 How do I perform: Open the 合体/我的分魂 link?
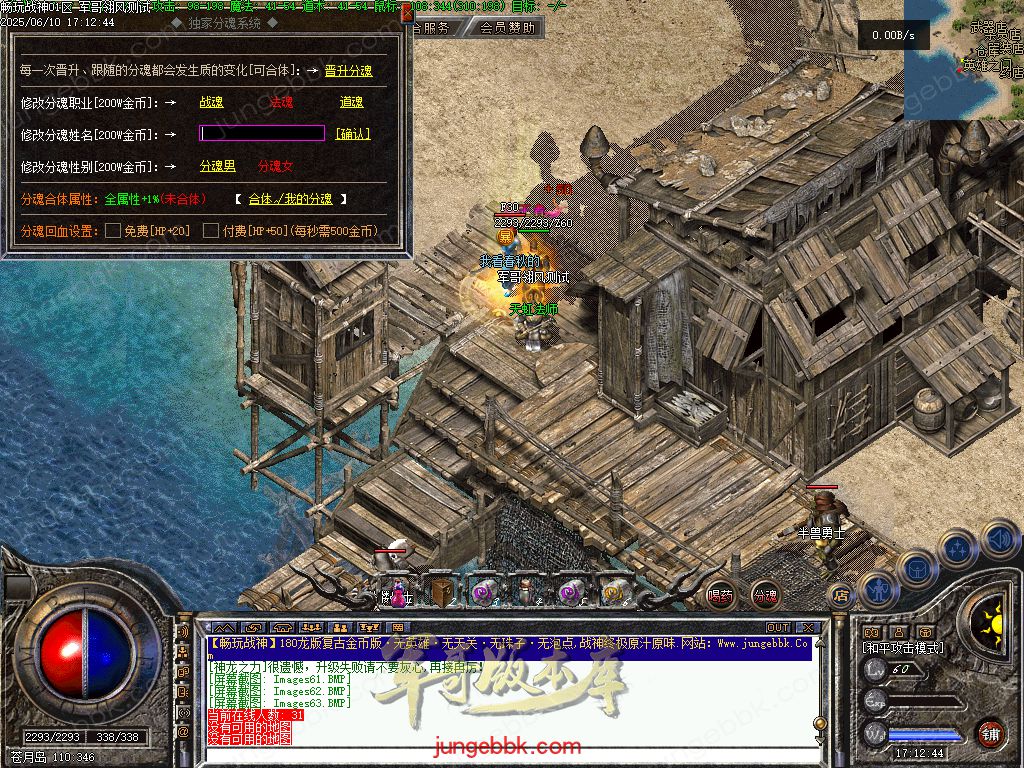290,199
